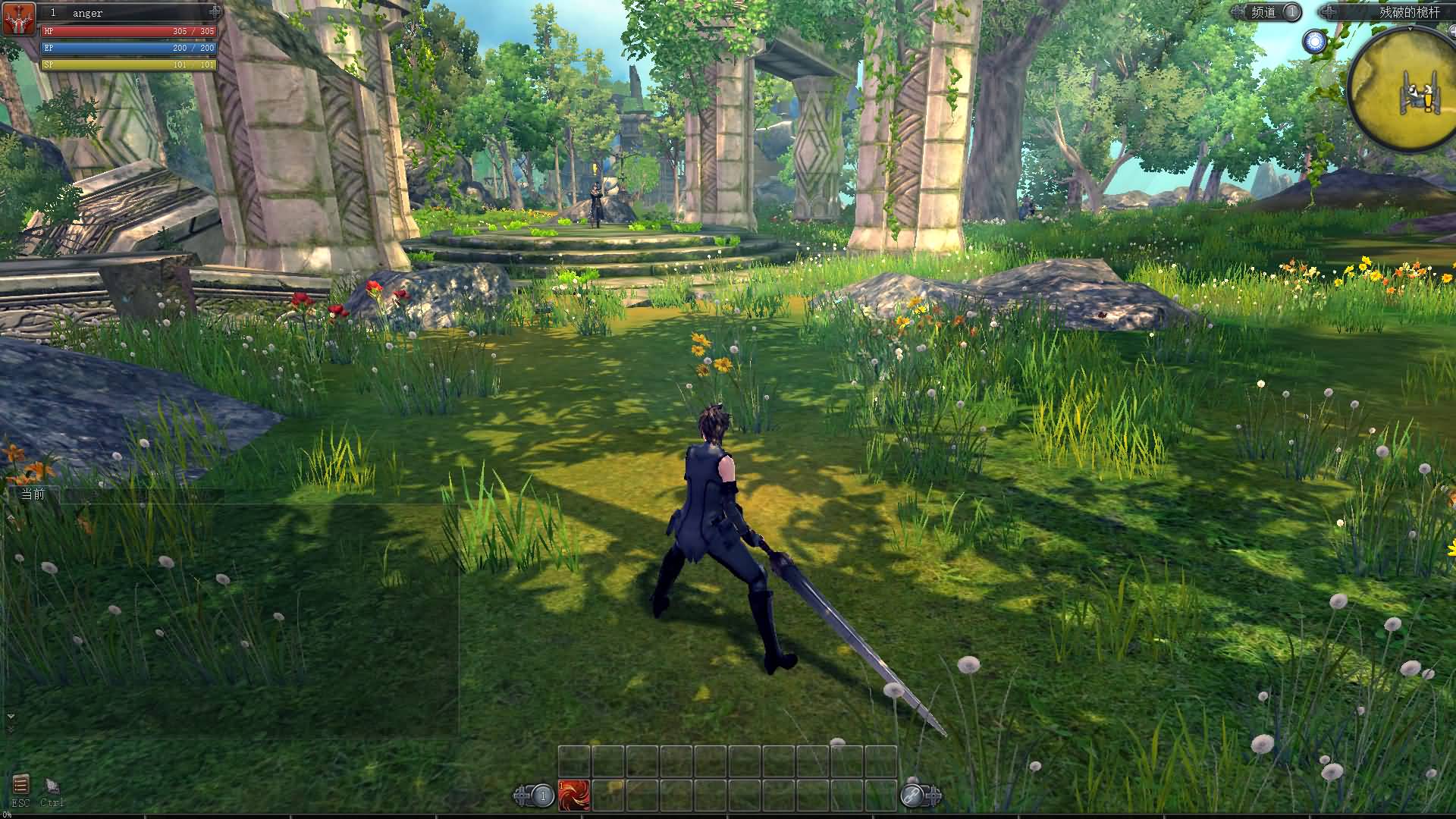The height and width of the screenshot is (819, 1456).
Task: Toggle the chain-link hotbar lock button
Action: coord(912,795)
